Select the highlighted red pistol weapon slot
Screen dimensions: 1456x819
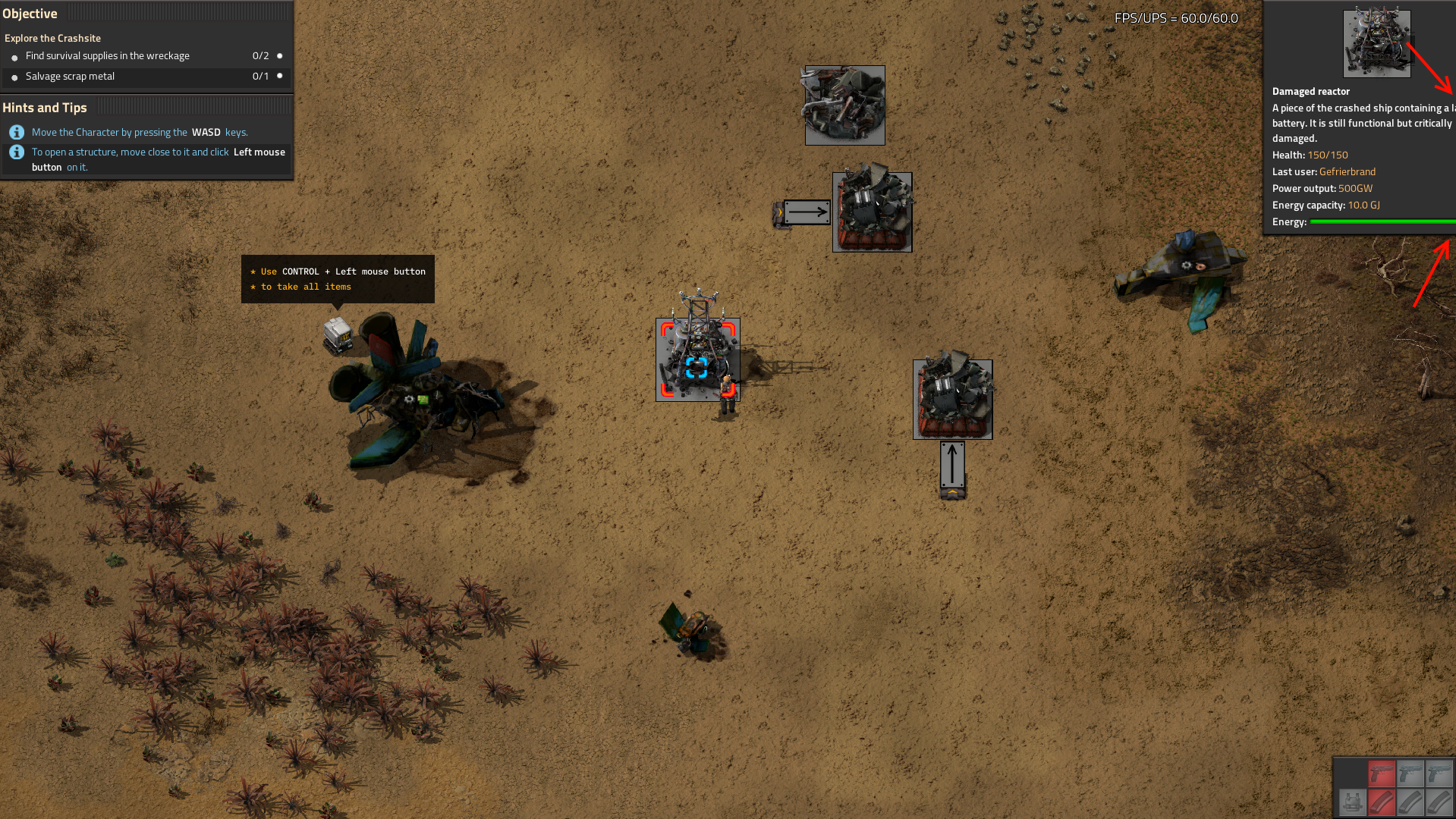(x=1382, y=773)
